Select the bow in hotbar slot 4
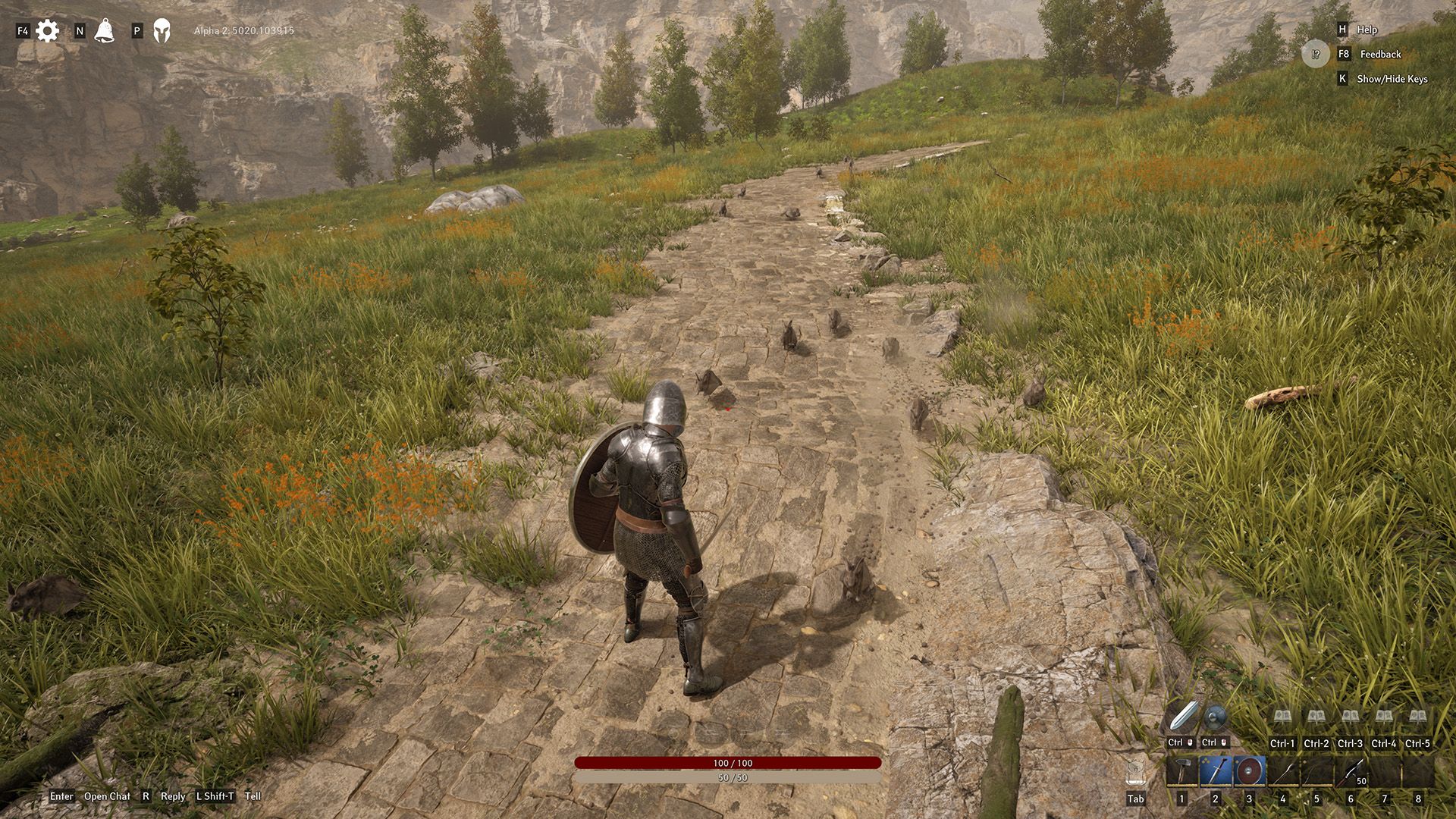Viewport: 1456px width, 819px height. click(x=1283, y=771)
